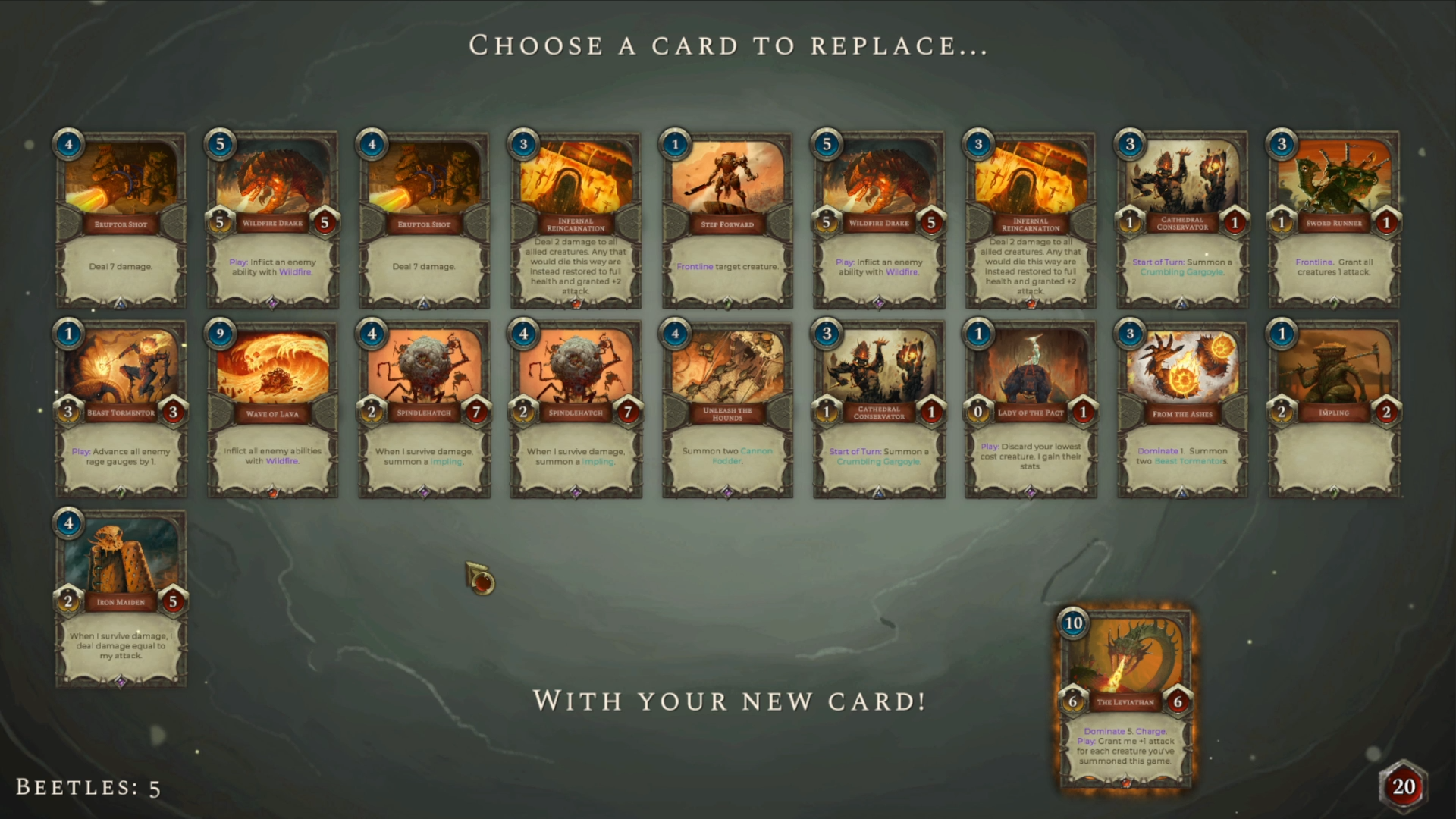1456x819 pixels.
Task: Pick the Beast Tormentor card
Action: (121, 409)
